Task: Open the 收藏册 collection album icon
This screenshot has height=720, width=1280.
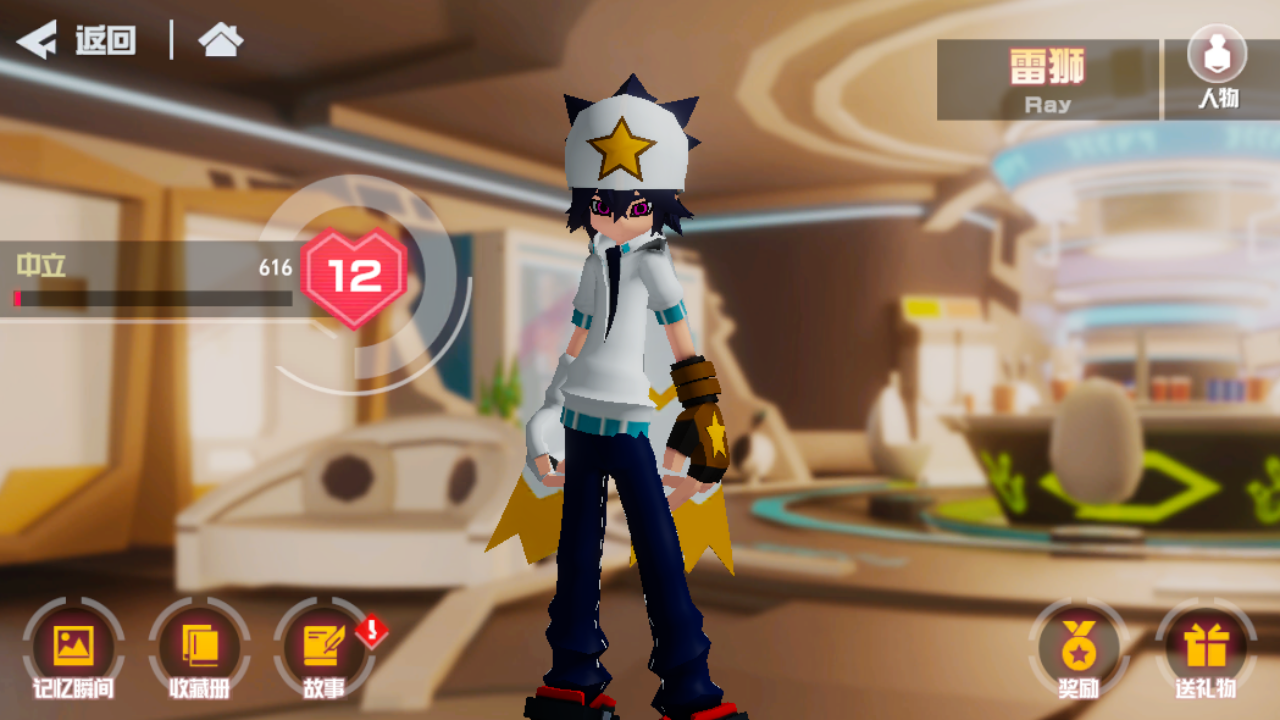Action: (200, 645)
